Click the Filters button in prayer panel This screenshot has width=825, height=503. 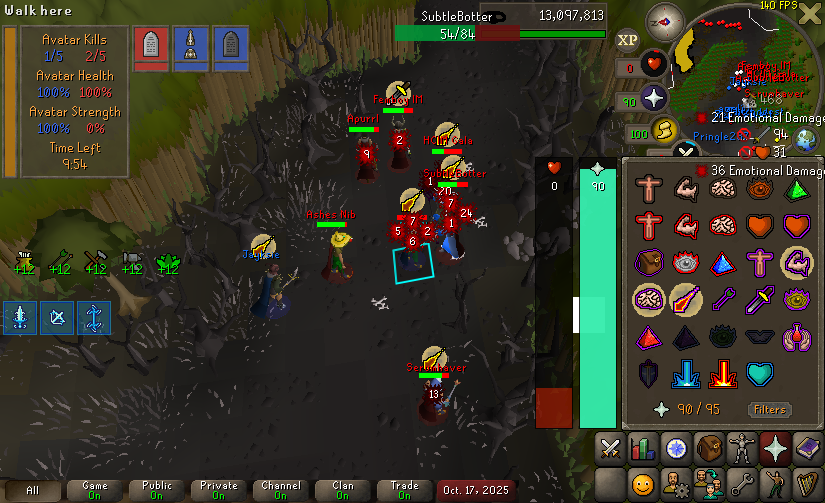770,410
